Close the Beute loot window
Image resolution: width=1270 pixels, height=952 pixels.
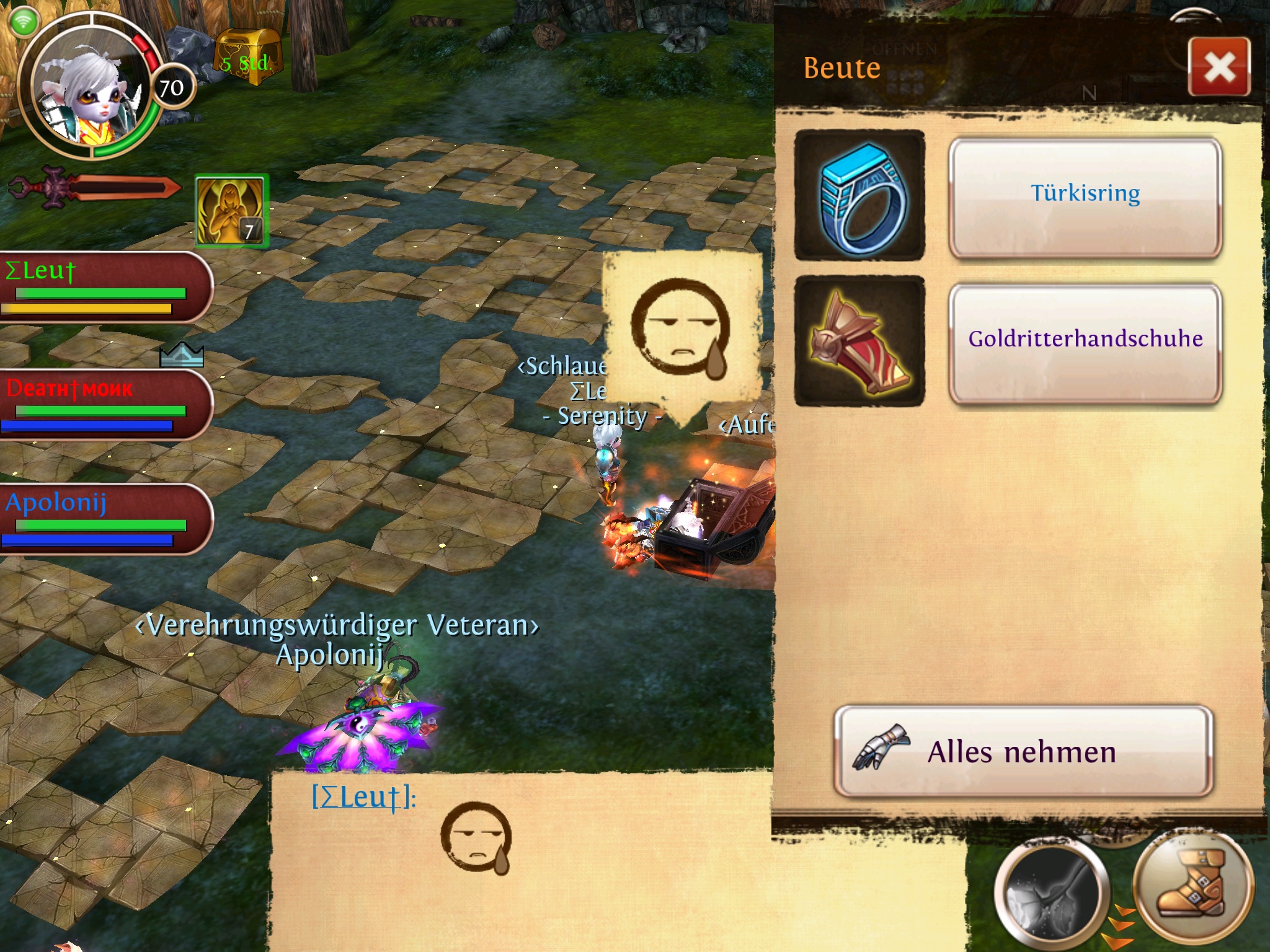(1219, 67)
